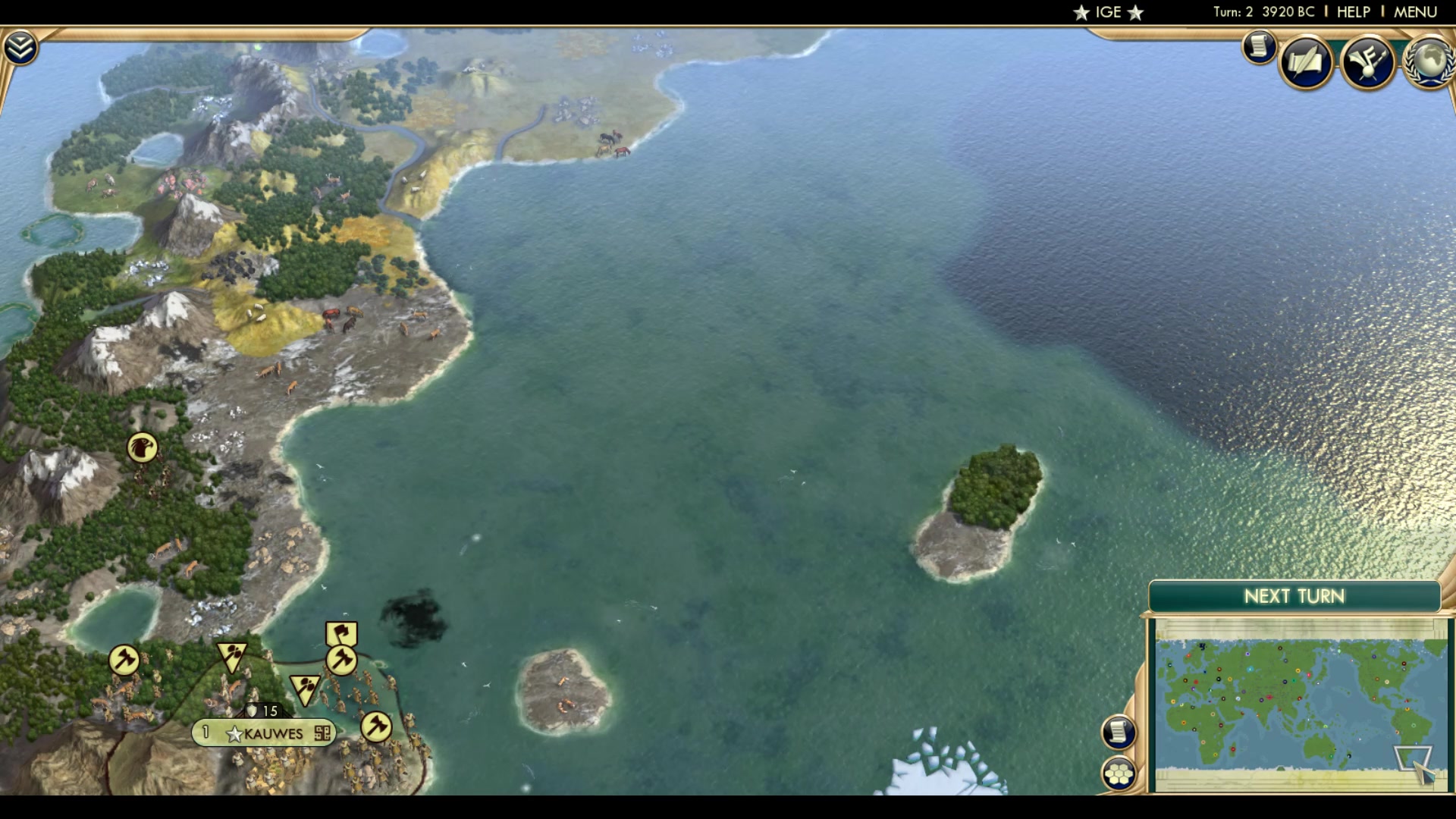This screenshot has width=1456, height=819.
Task: Open HELP from the top bar
Action: 1353,11
